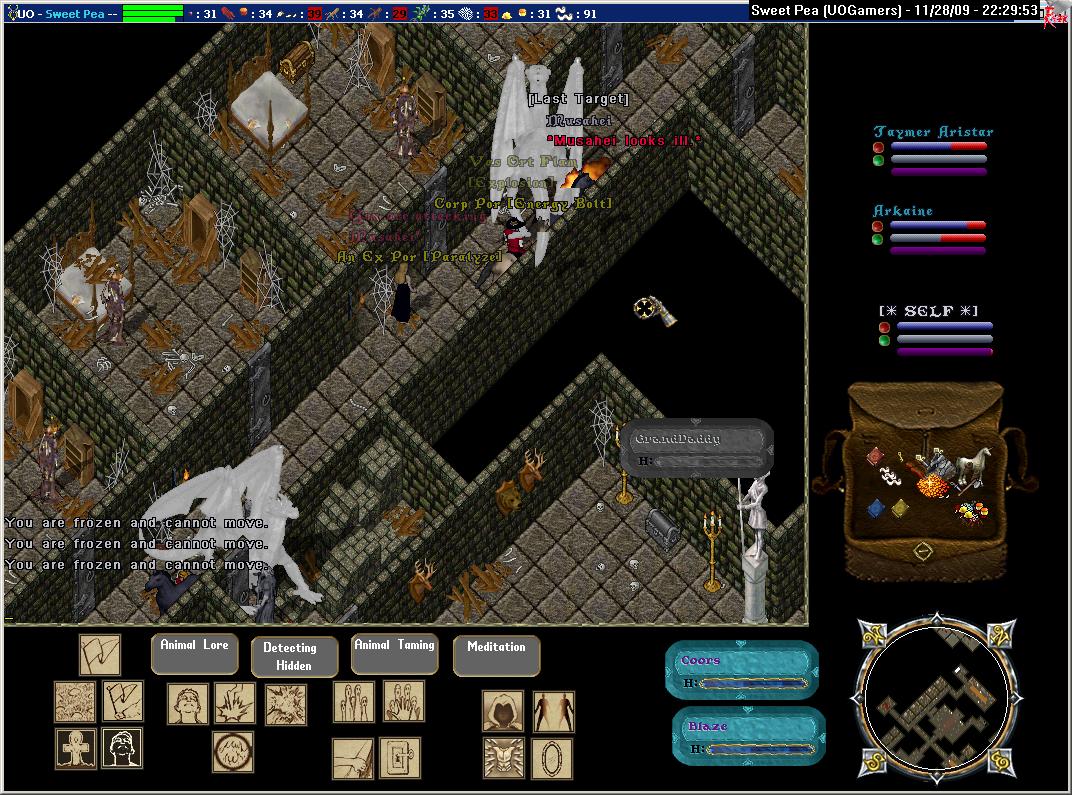Select the Blaze pet health bar
The width and height of the screenshot is (1072, 795).
tap(748, 737)
